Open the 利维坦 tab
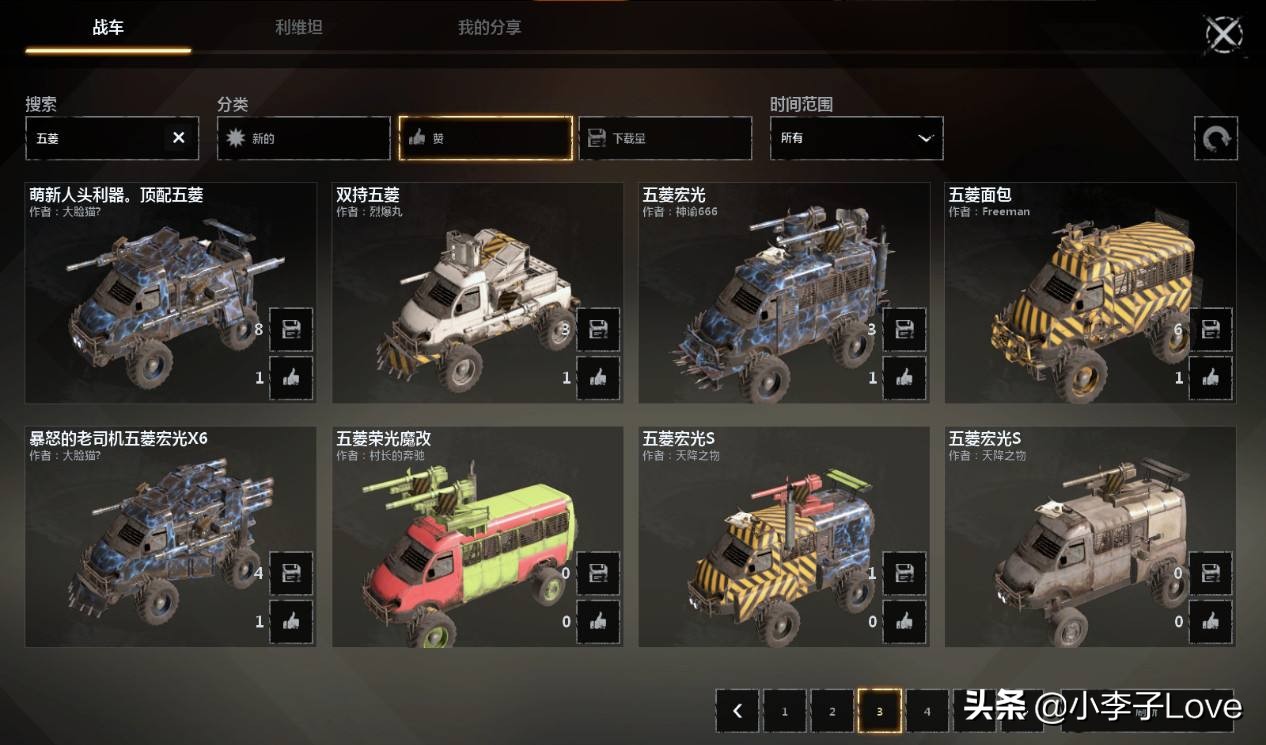Image resolution: width=1266 pixels, height=745 pixels. coord(299,28)
